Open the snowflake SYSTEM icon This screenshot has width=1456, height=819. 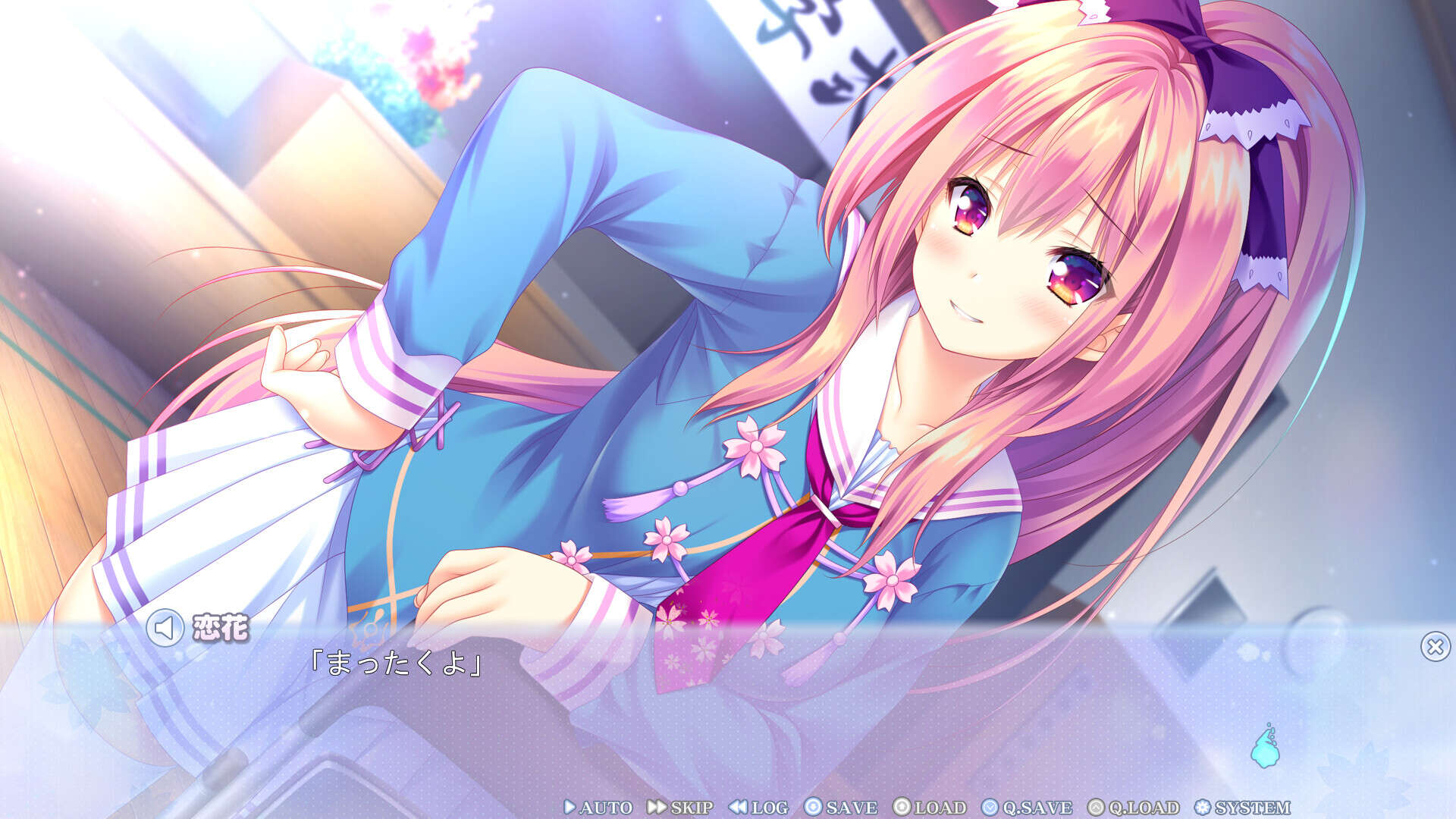click(x=1201, y=808)
